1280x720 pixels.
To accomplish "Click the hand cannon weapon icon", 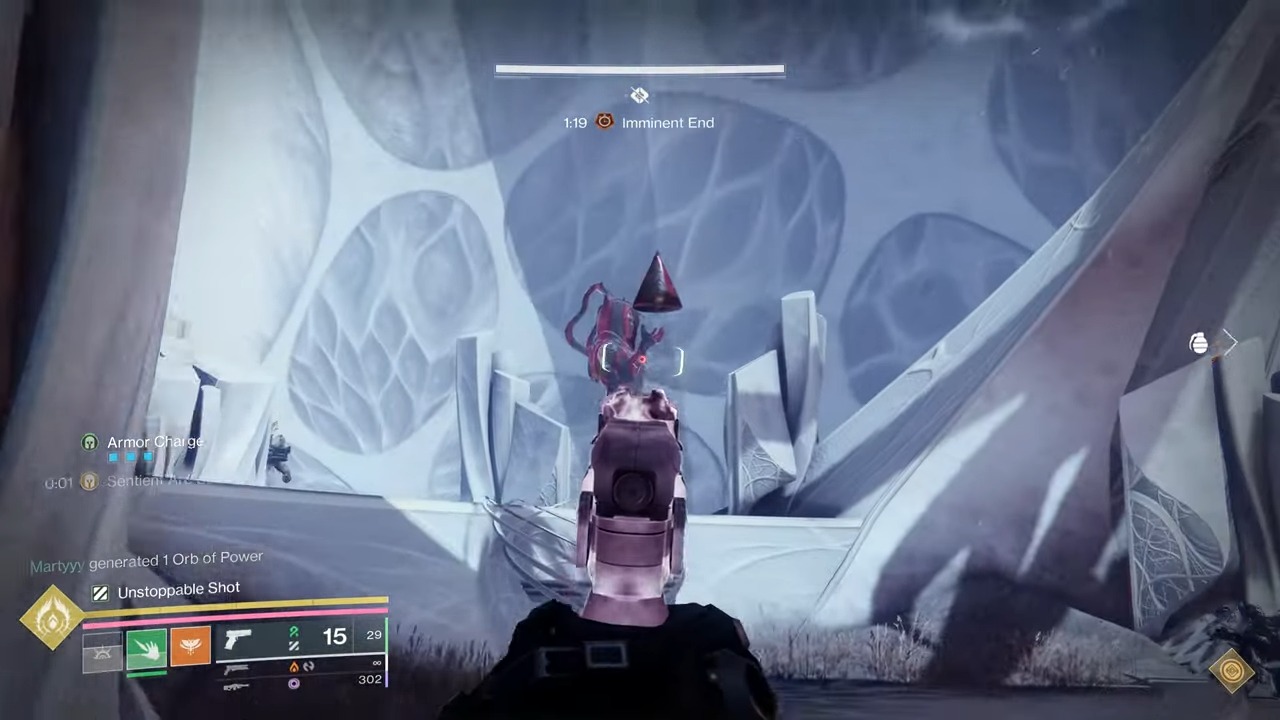I will (237, 640).
